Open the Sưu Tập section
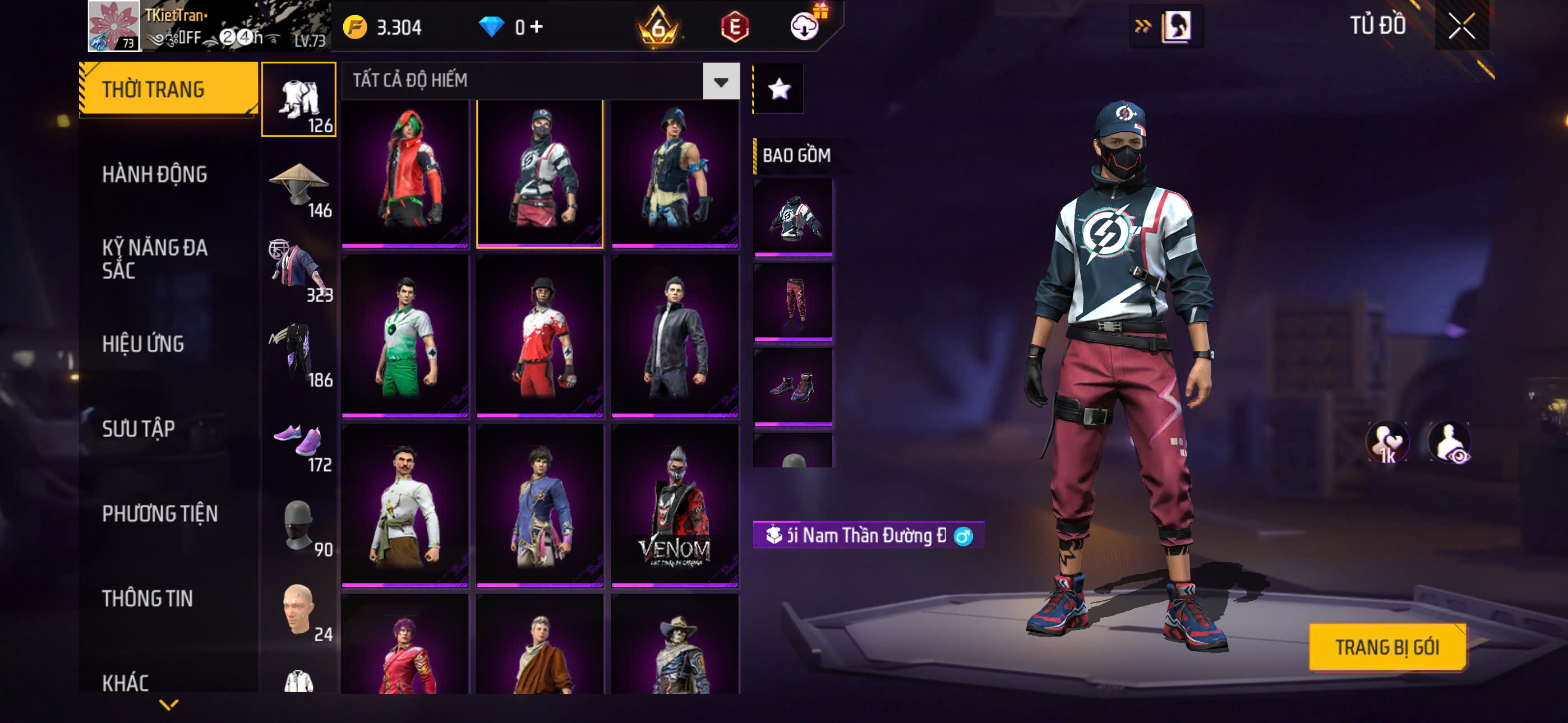 click(x=138, y=429)
